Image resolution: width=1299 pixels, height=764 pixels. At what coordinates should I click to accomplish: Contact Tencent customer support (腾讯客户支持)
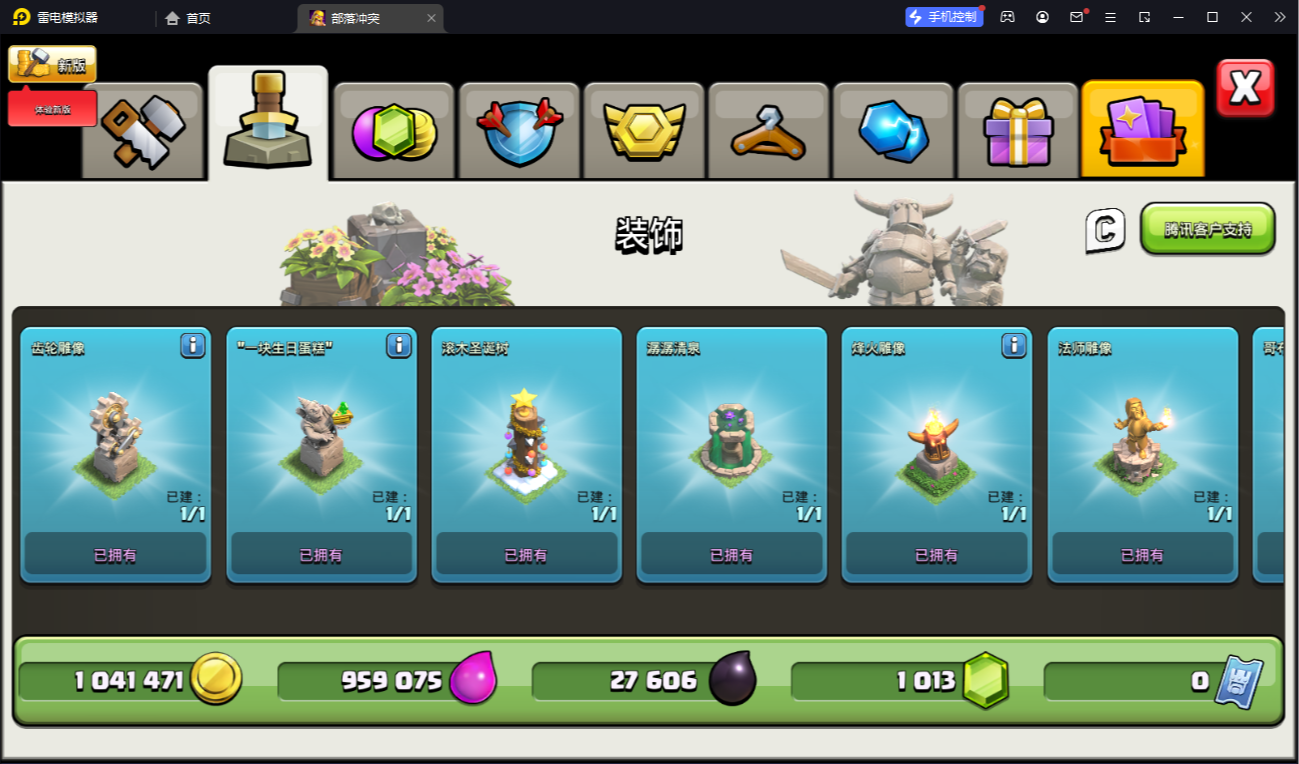(1207, 229)
